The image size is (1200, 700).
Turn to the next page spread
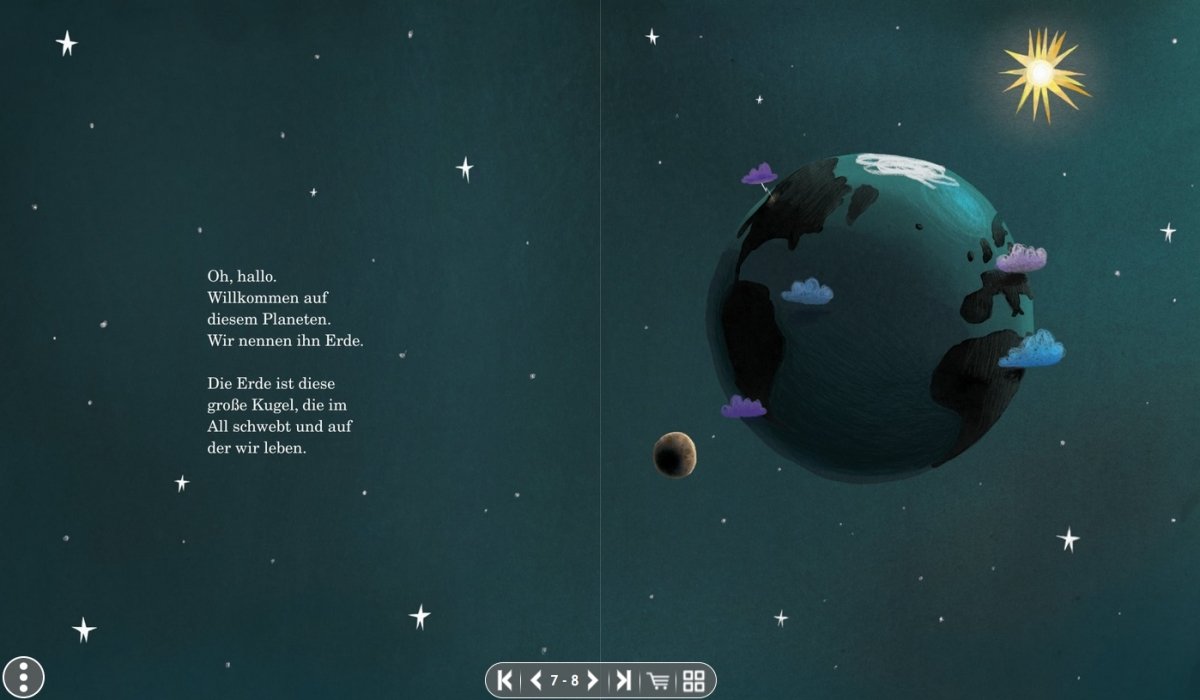tap(592, 681)
